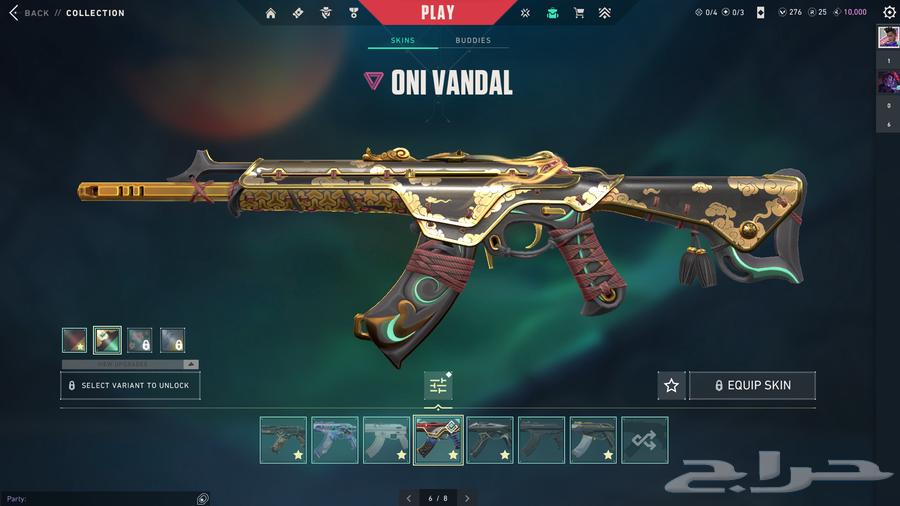Select the Oni Vandal thumbnail
The image size is (900, 506).
(x=438, y=440)
